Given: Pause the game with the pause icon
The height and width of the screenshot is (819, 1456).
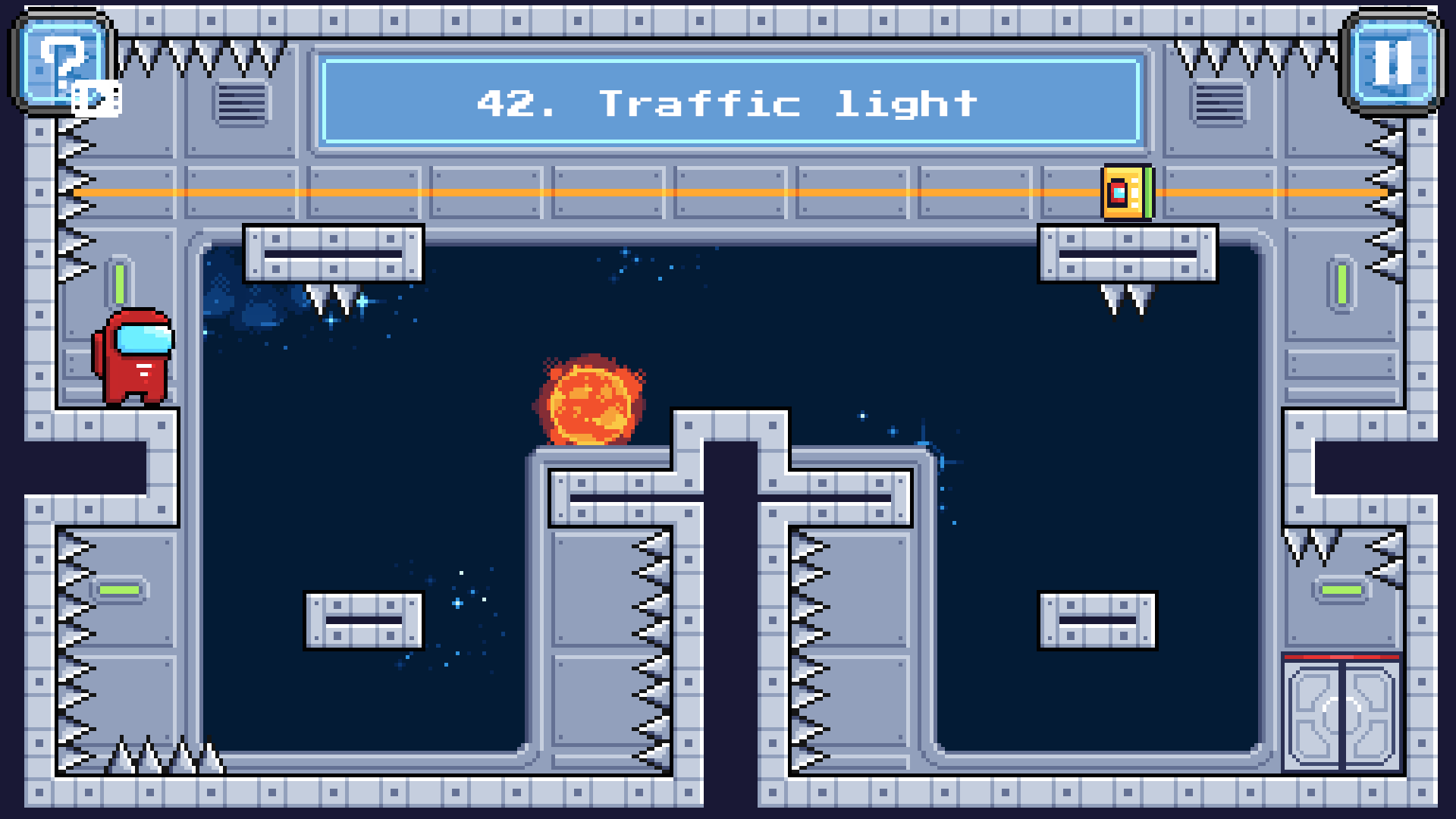Looking at the screenshot, I should (1393, 64).
